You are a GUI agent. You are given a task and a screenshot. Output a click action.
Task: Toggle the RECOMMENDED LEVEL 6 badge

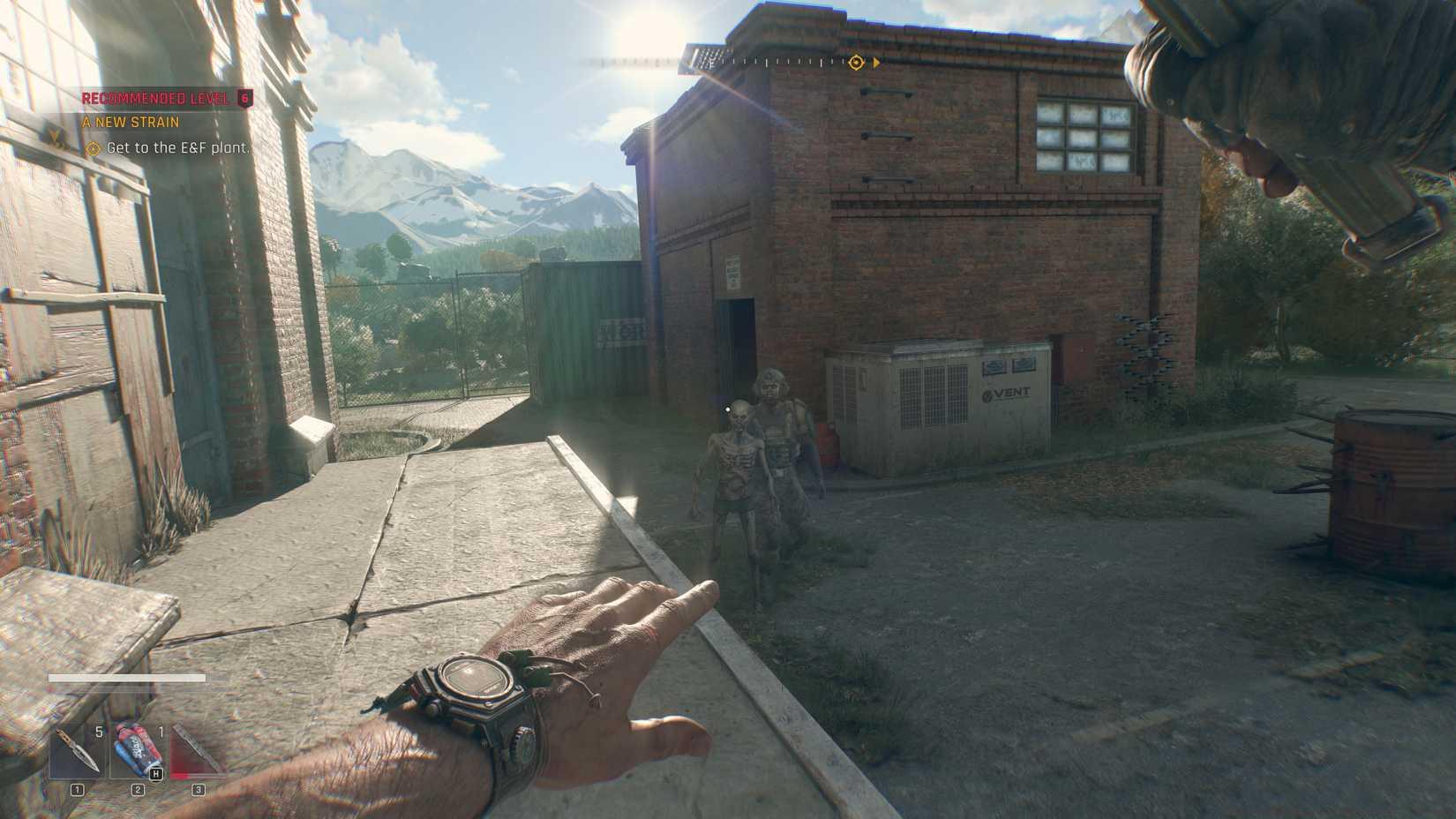[x=161, y=97]
